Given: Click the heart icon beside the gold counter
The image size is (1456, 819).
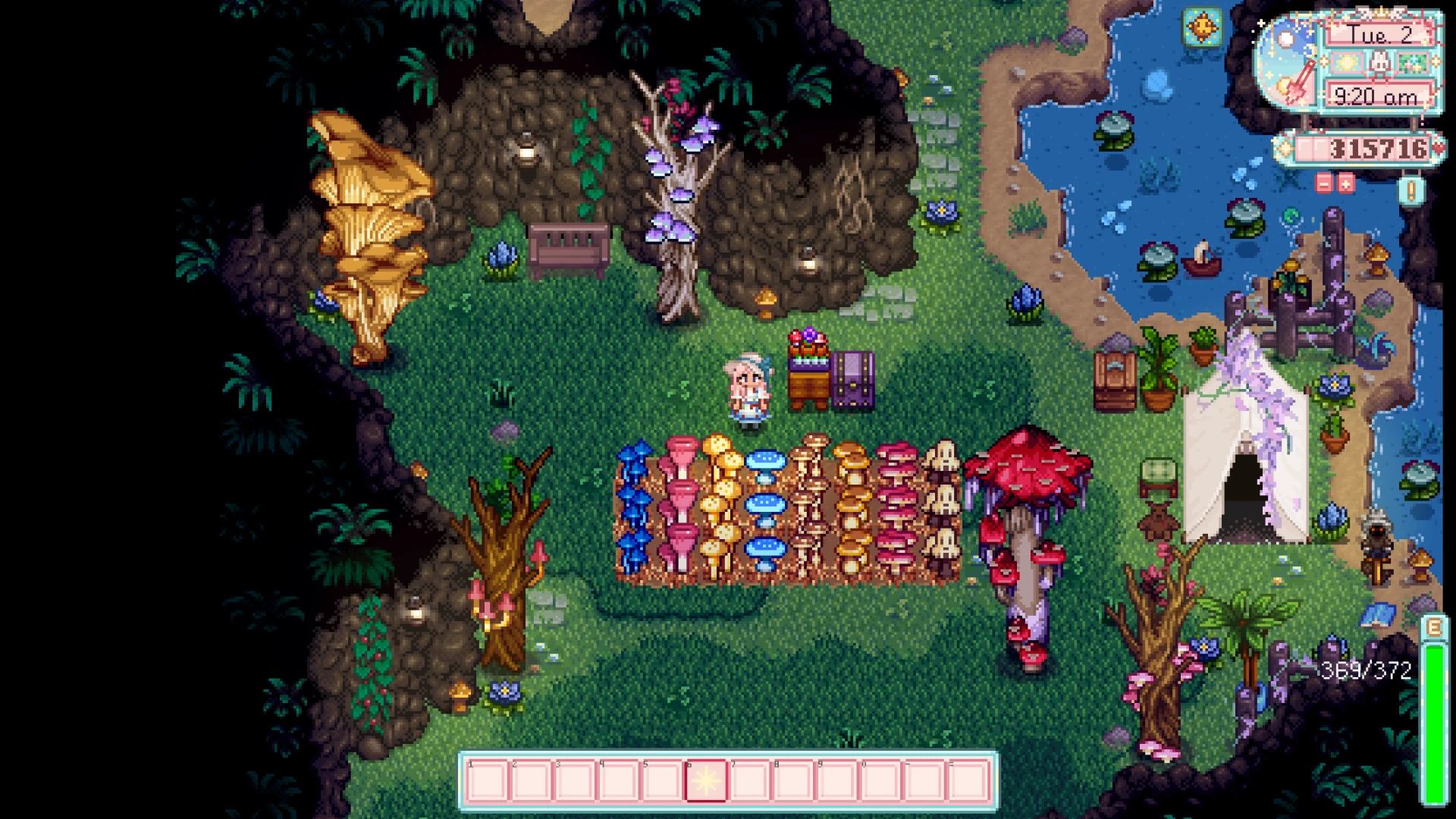Looking at the screenshot, I should point(1438,149).
